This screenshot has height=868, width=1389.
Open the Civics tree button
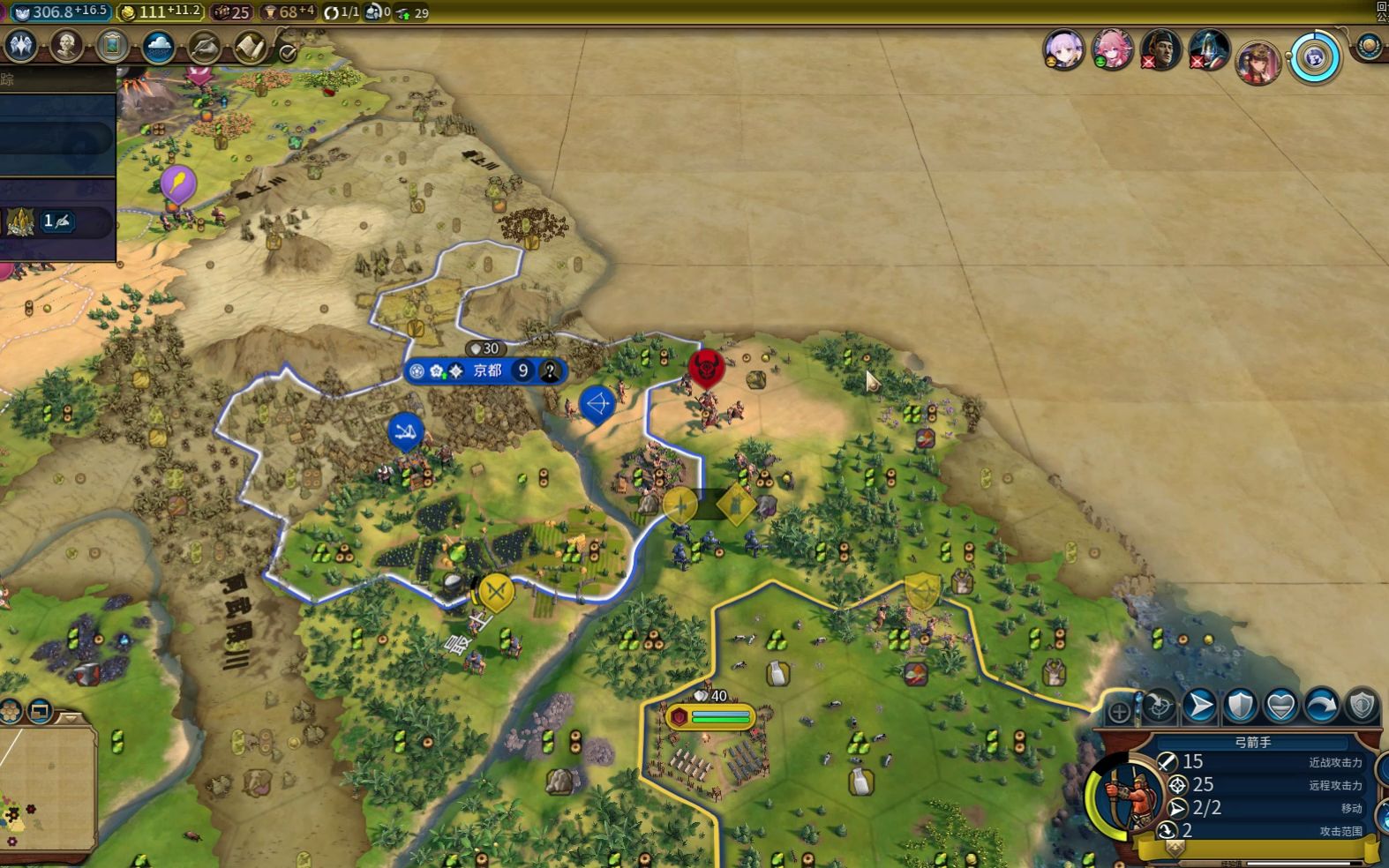(x=20, y=46)
